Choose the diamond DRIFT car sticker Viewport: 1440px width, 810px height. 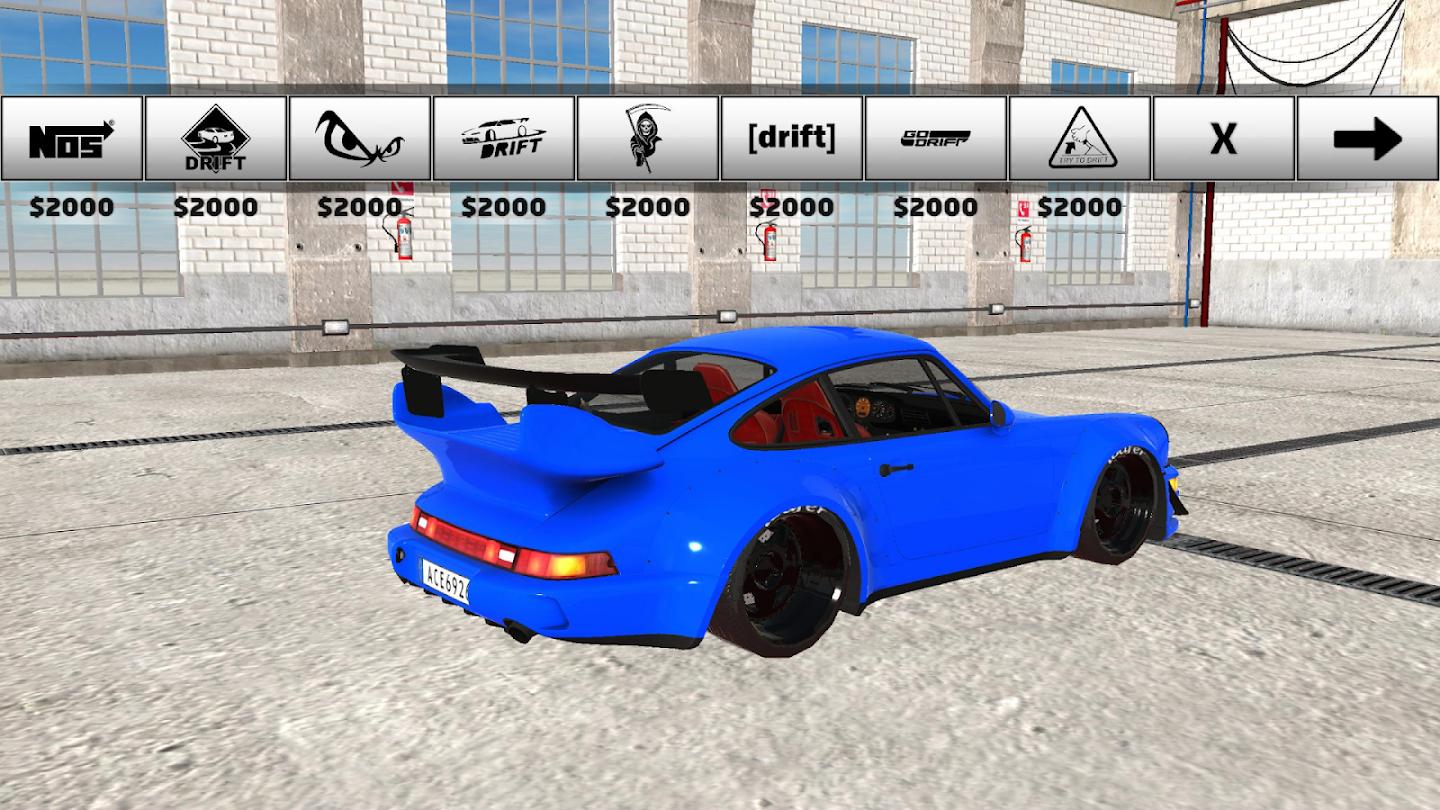tap(216, 138)
